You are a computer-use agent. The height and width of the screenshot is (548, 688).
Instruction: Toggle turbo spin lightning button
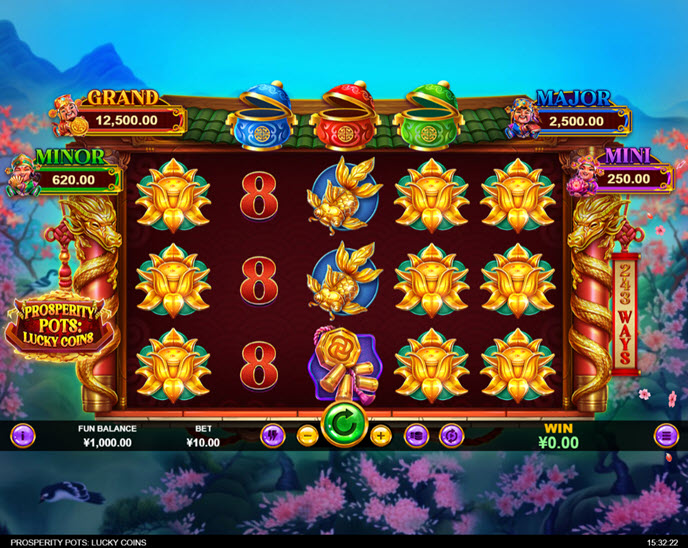click(x=272, y=435)
